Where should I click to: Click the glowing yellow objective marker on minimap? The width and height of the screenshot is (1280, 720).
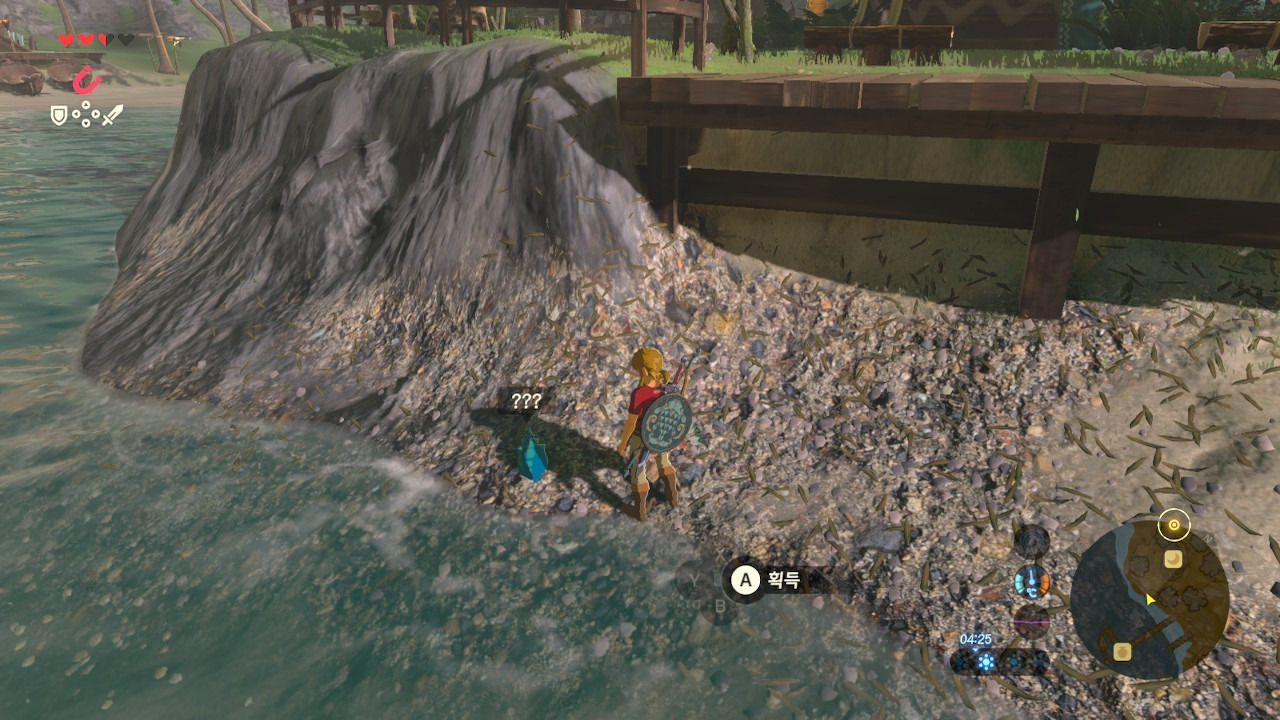point(1173,524)
